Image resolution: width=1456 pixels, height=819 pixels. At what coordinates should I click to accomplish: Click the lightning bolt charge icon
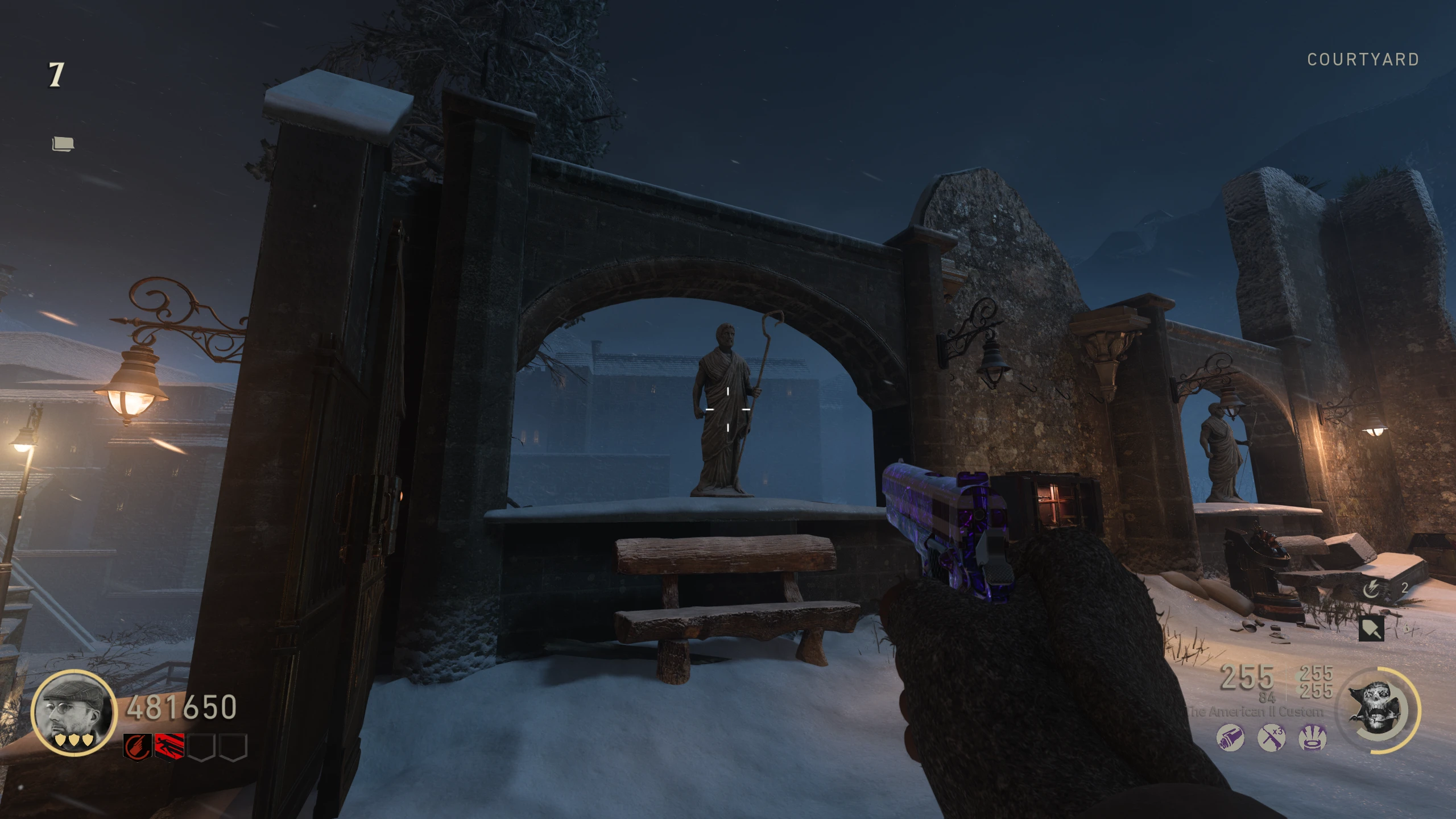tap(1371, 589)
